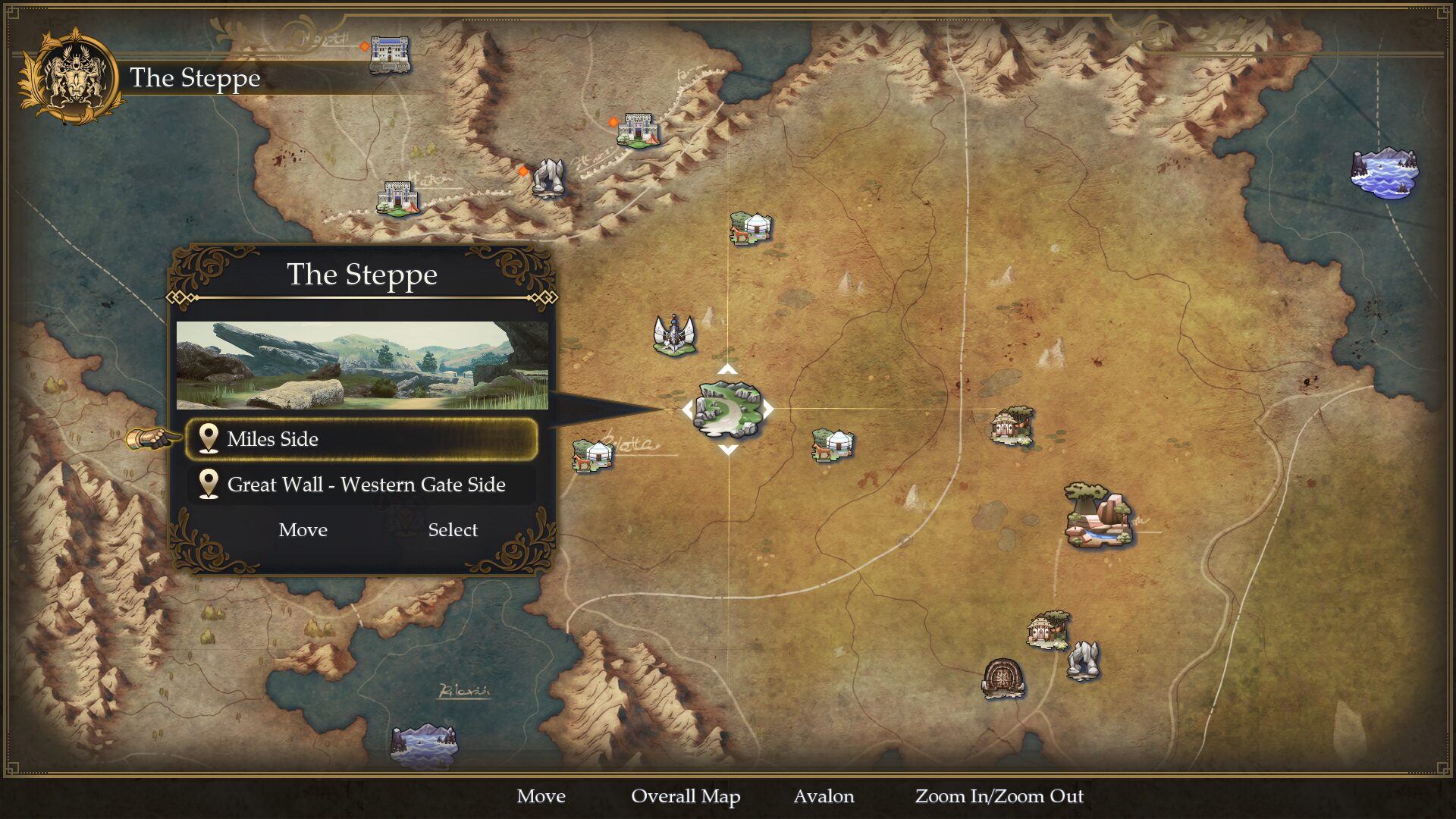1456x819 pixels.
Task: Jump to Avalon on the map
Action: click(x=824, y=796)
